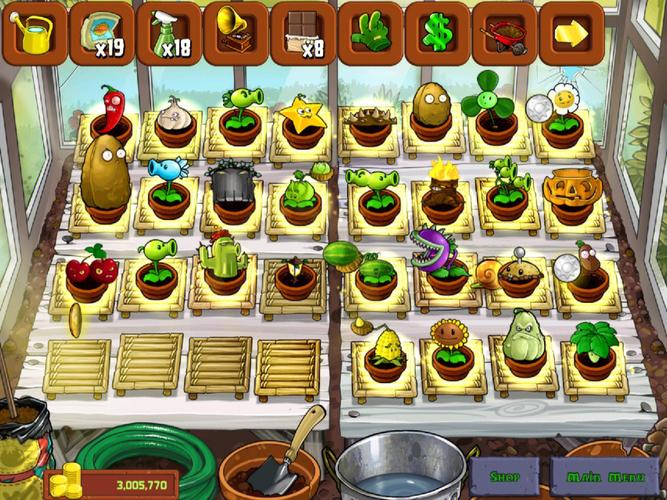The image size is (667, 500).
Task: Equip the green gardening glove
Action: tap(370, 33)
